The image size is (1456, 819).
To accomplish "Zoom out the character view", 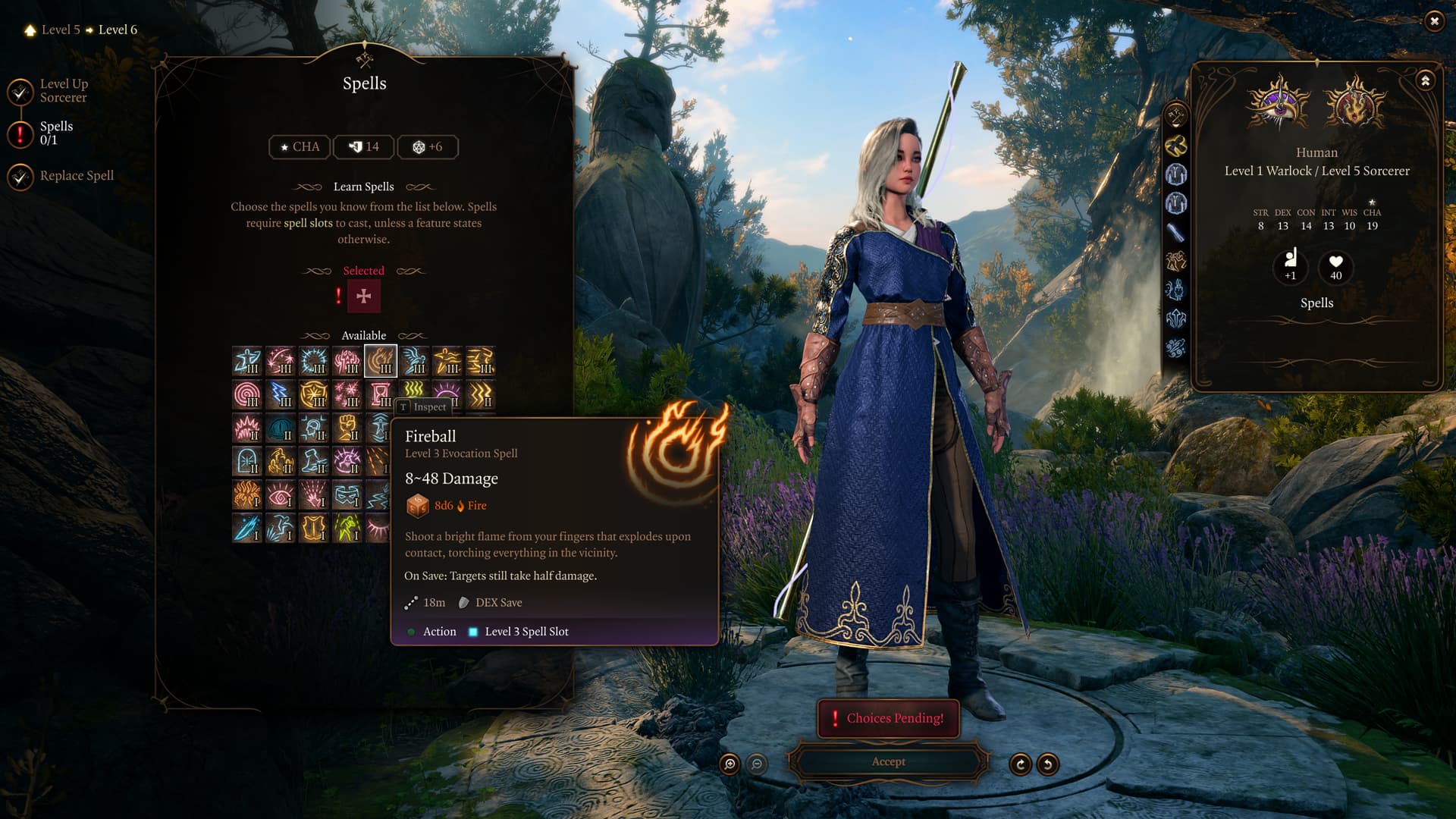I will coord(757,764).
